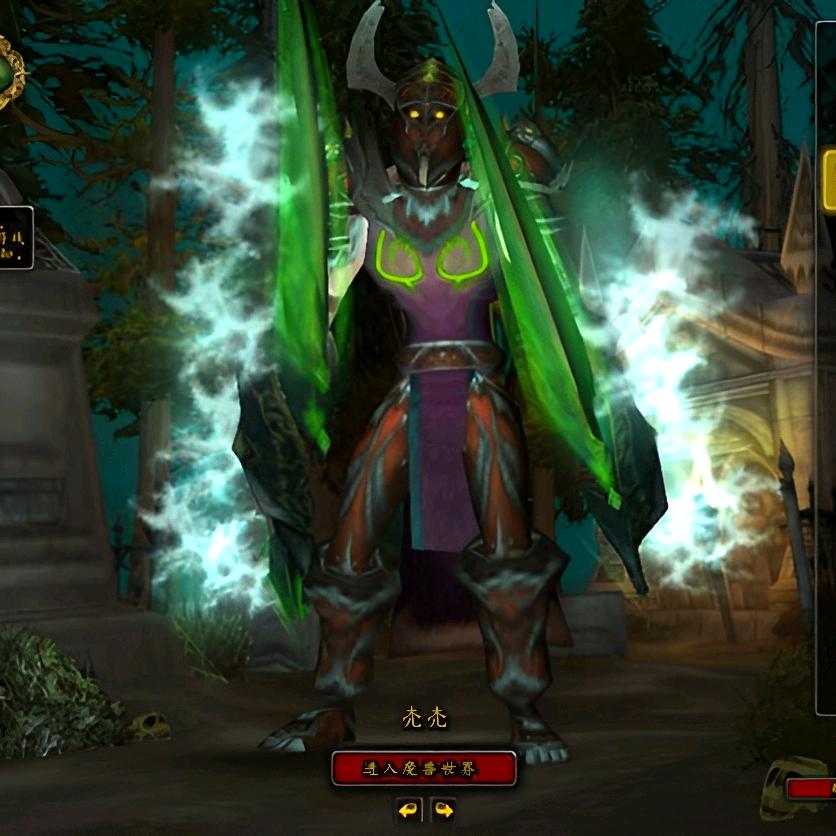
Task: Click the red 进入魔兽世界 enter world button
Action: tap(424, 768)
